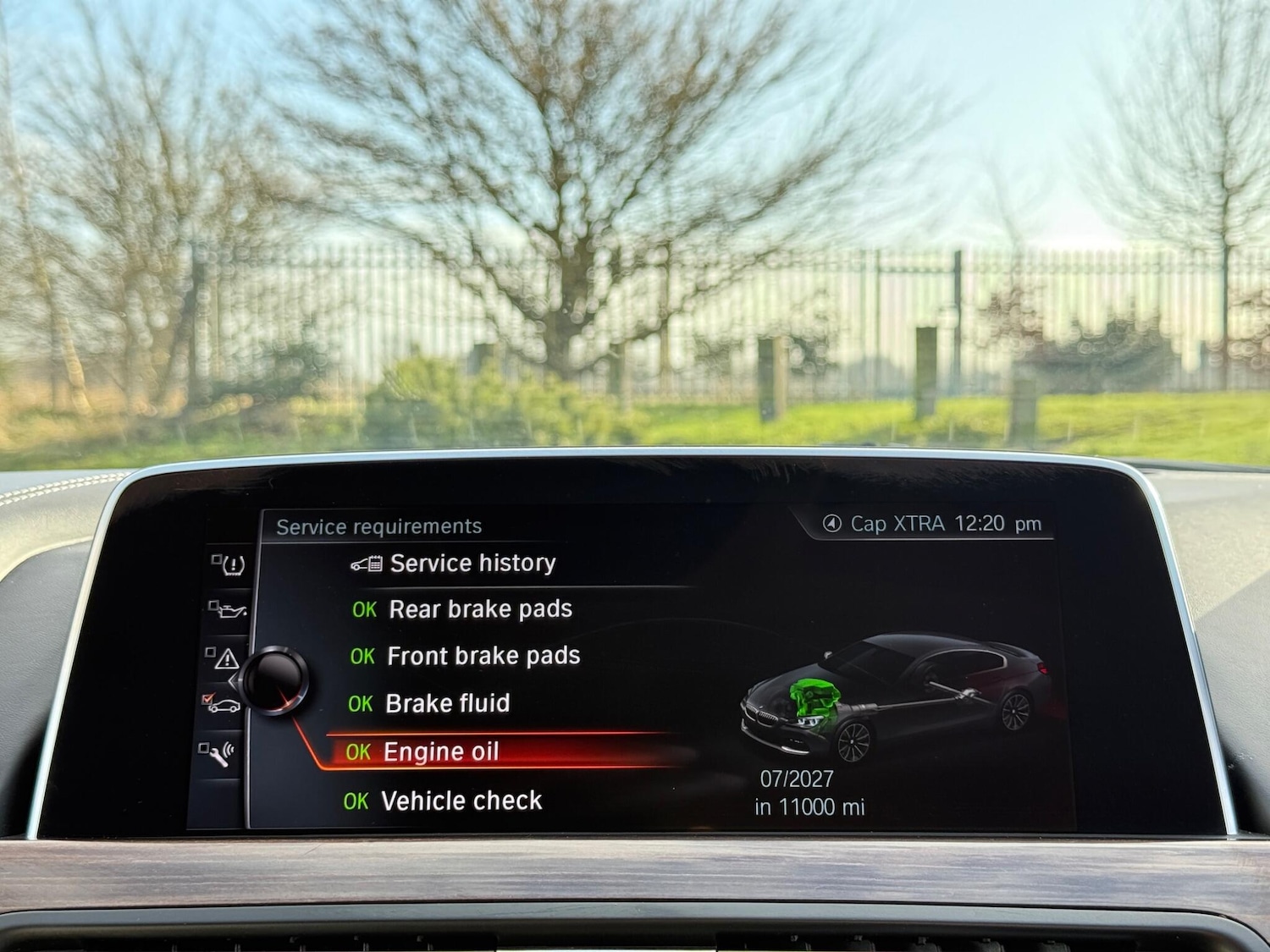Select the Rear brake pads entry
Viewport: 1270px width, 952px height.
coord(479,608)
